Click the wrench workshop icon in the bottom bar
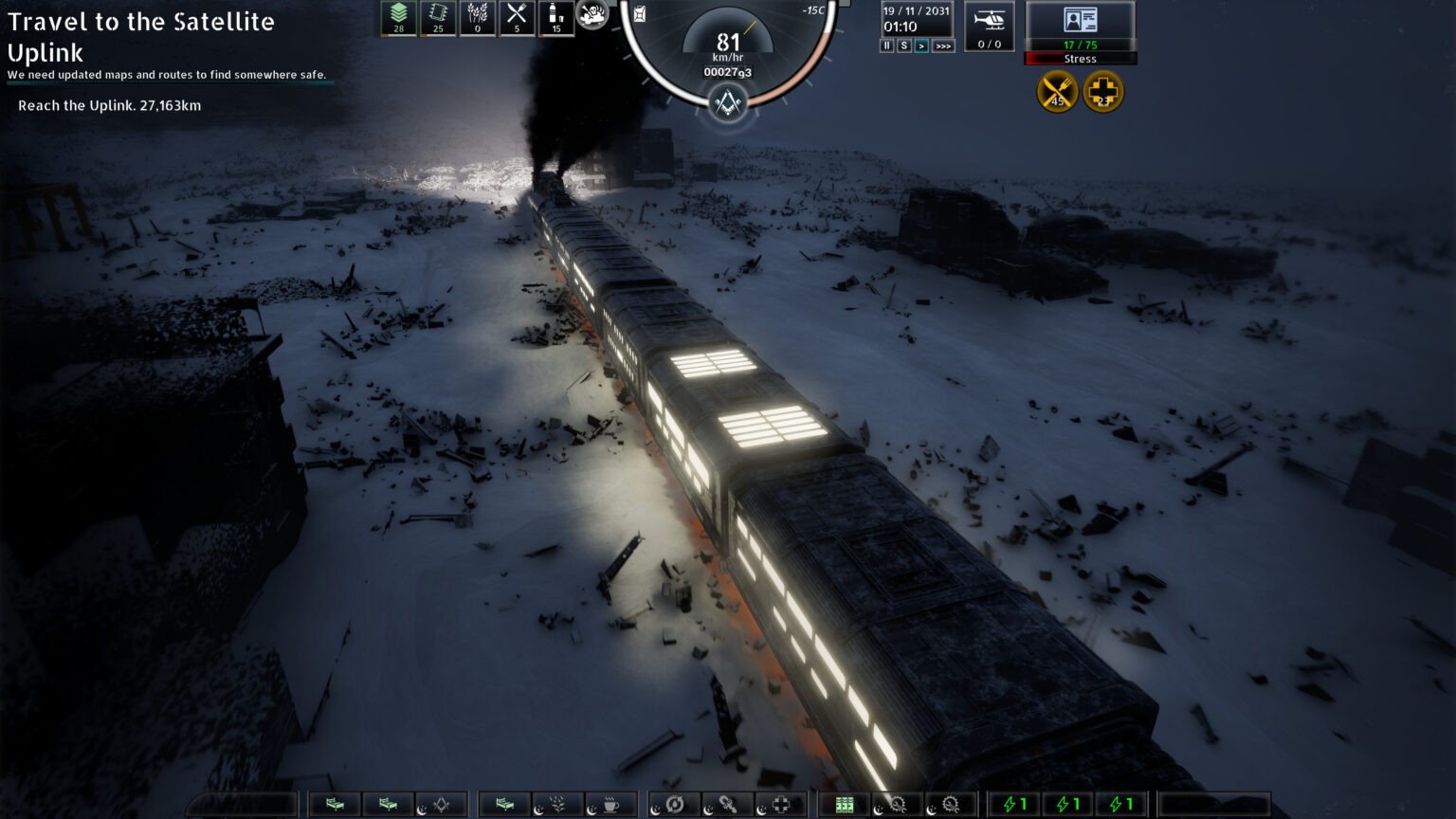 (x=728, y=804)
